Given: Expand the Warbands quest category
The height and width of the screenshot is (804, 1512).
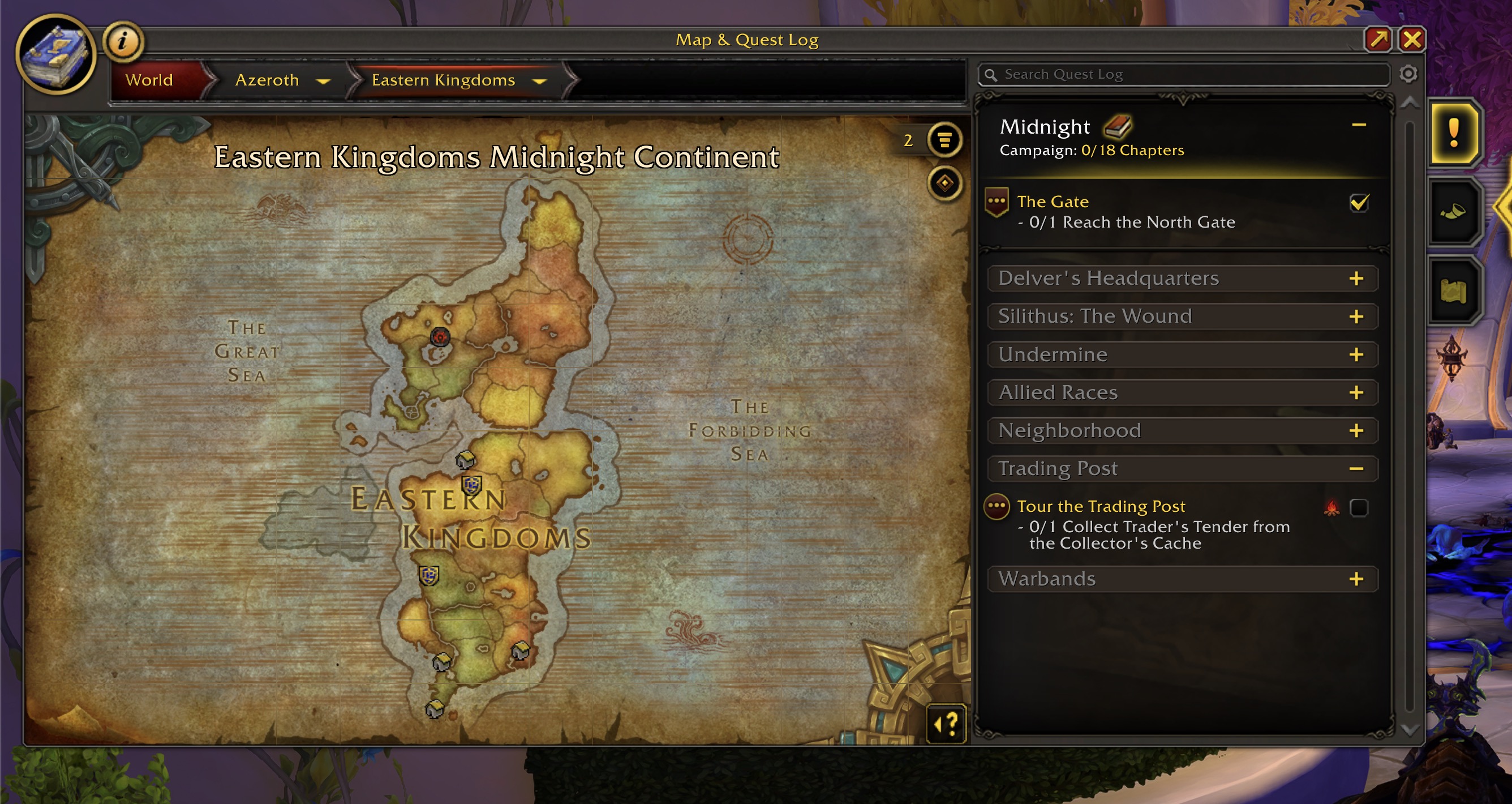Looking at the screenshot, I should click(1356, 579).
